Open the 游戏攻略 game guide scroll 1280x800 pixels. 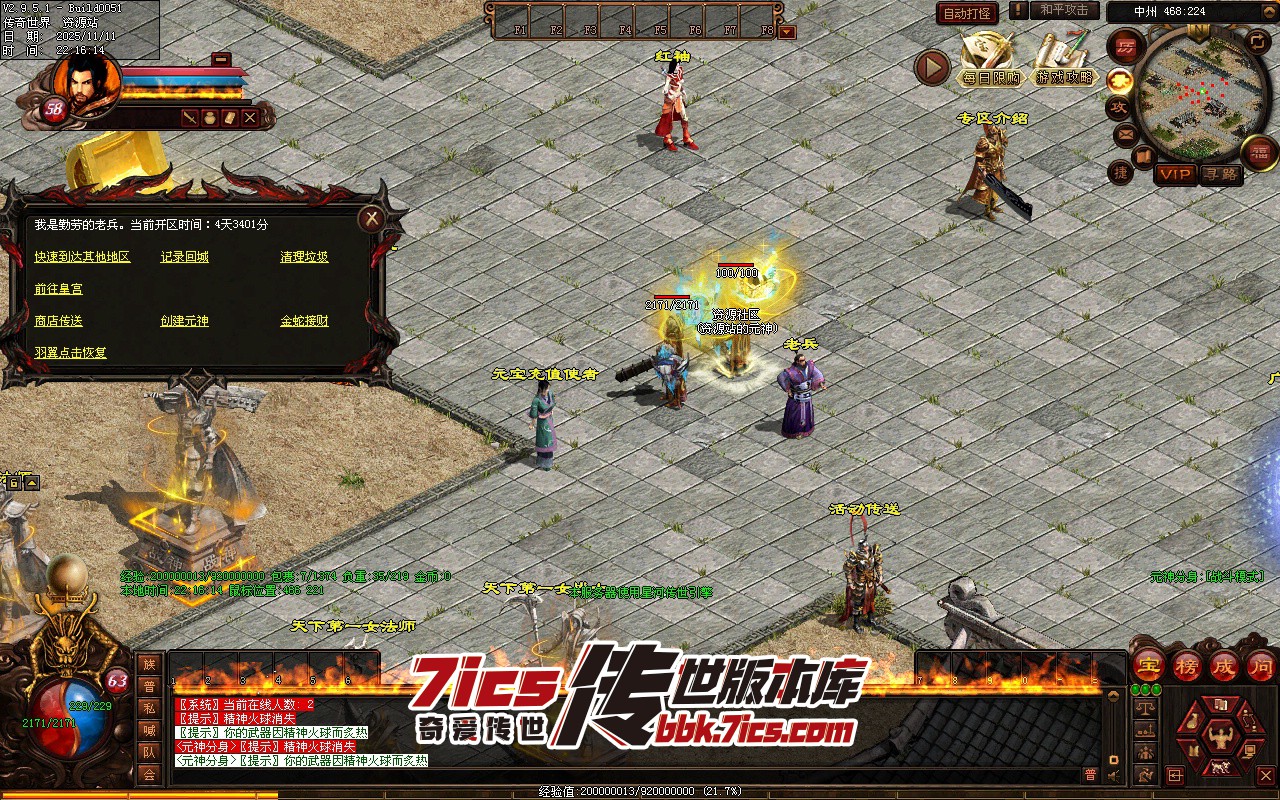pos(1064,60)
